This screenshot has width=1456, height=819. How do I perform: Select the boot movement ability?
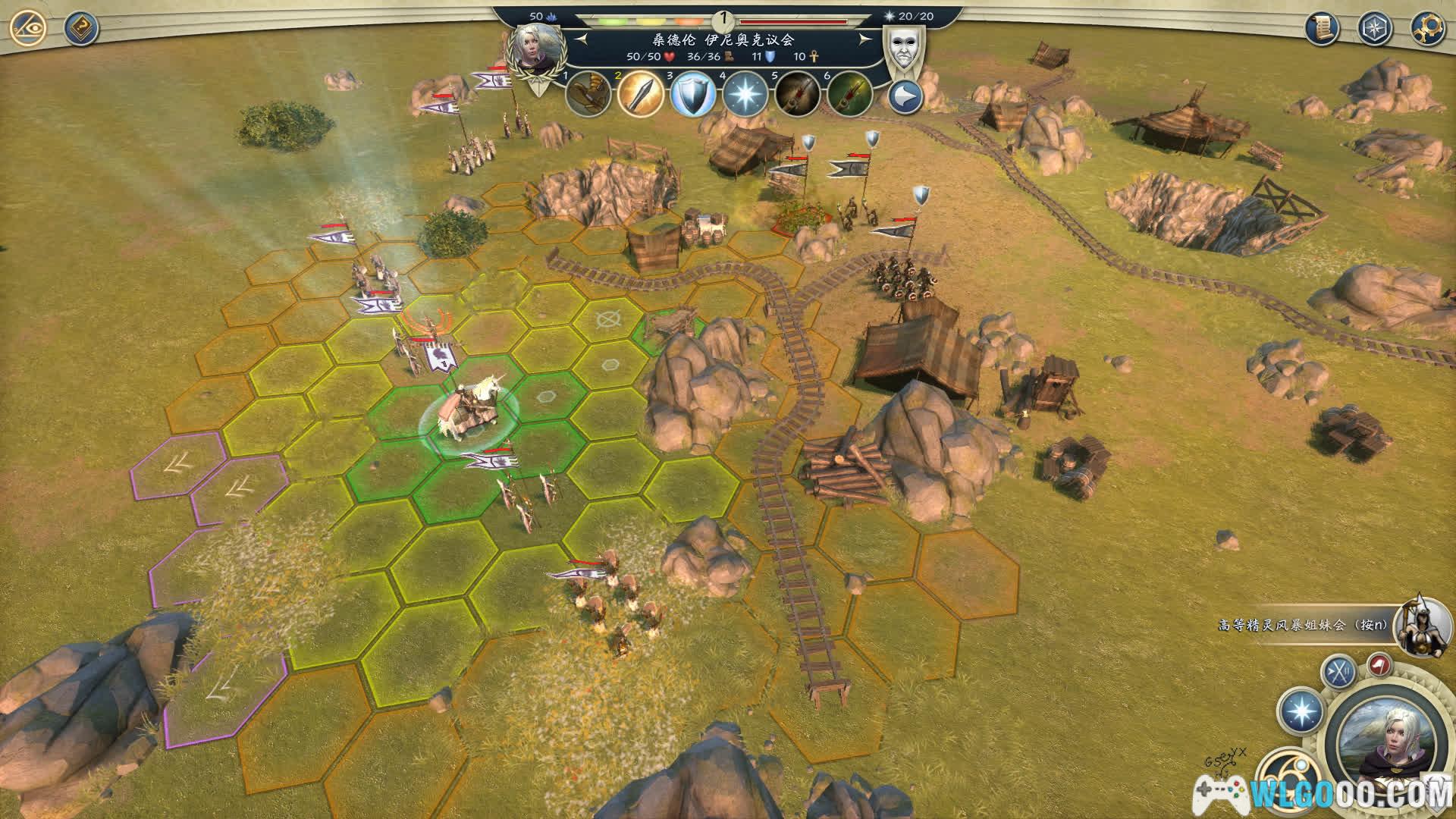[588, 94]
